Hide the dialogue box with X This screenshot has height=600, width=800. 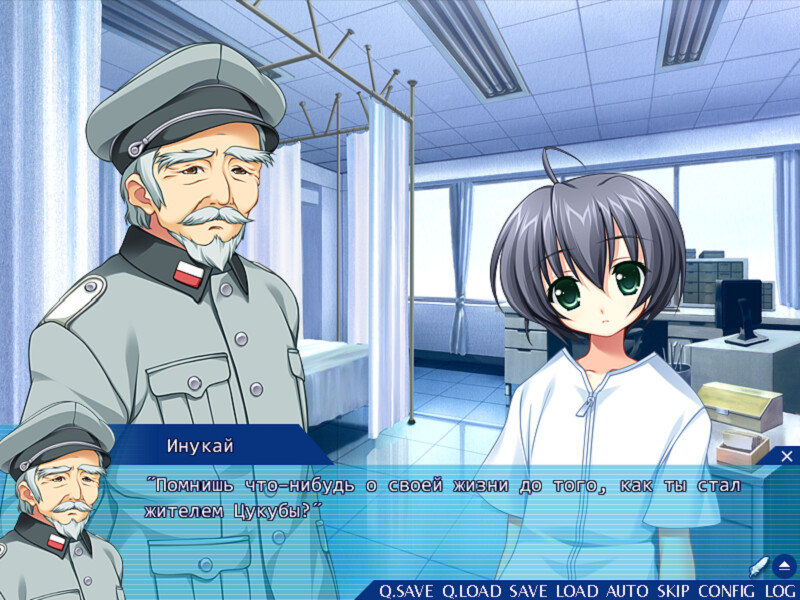coord(786,456)
